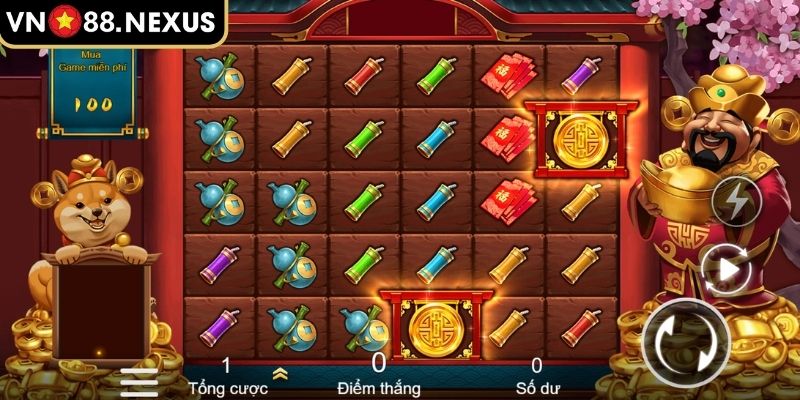The height and width of the screenshot is (400, 800).
Task: Spin the reels with the circular arrows button
Action: [686, 341]
